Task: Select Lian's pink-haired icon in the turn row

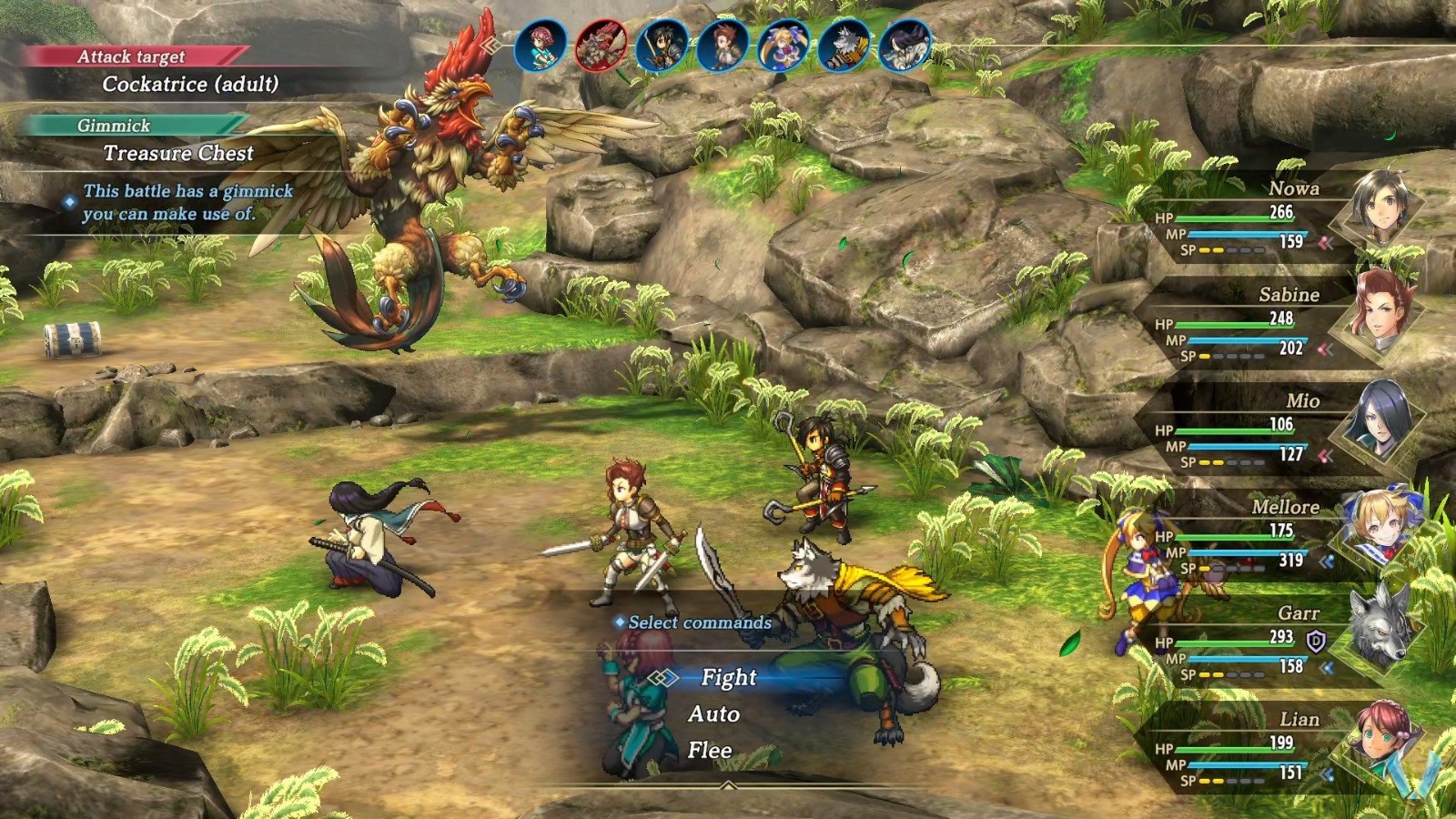Action: [x=541, y=41]
